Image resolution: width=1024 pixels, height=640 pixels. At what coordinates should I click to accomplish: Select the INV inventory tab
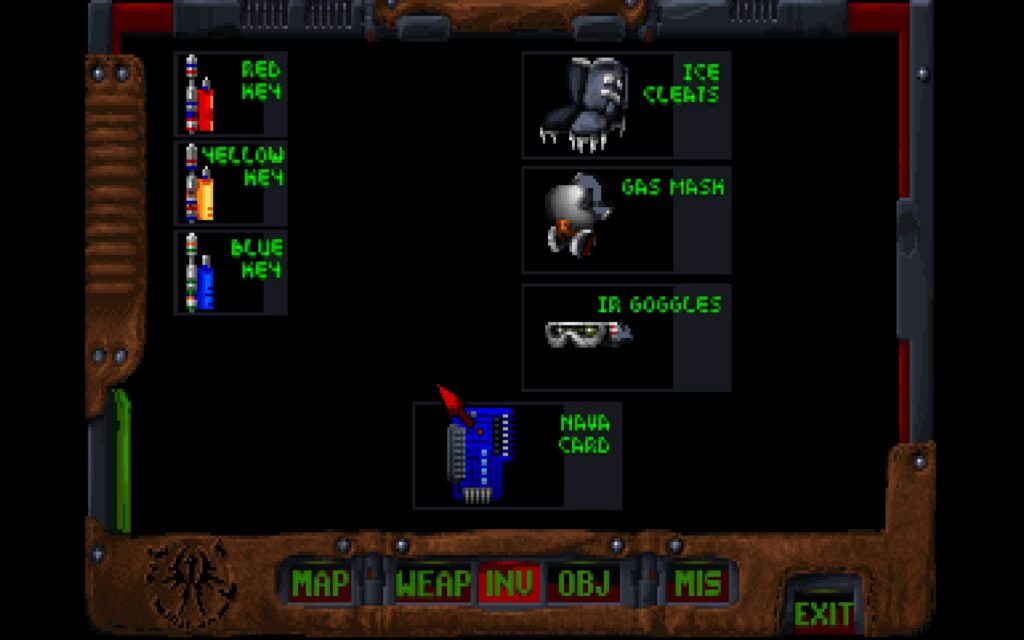(x=509, y=584)
